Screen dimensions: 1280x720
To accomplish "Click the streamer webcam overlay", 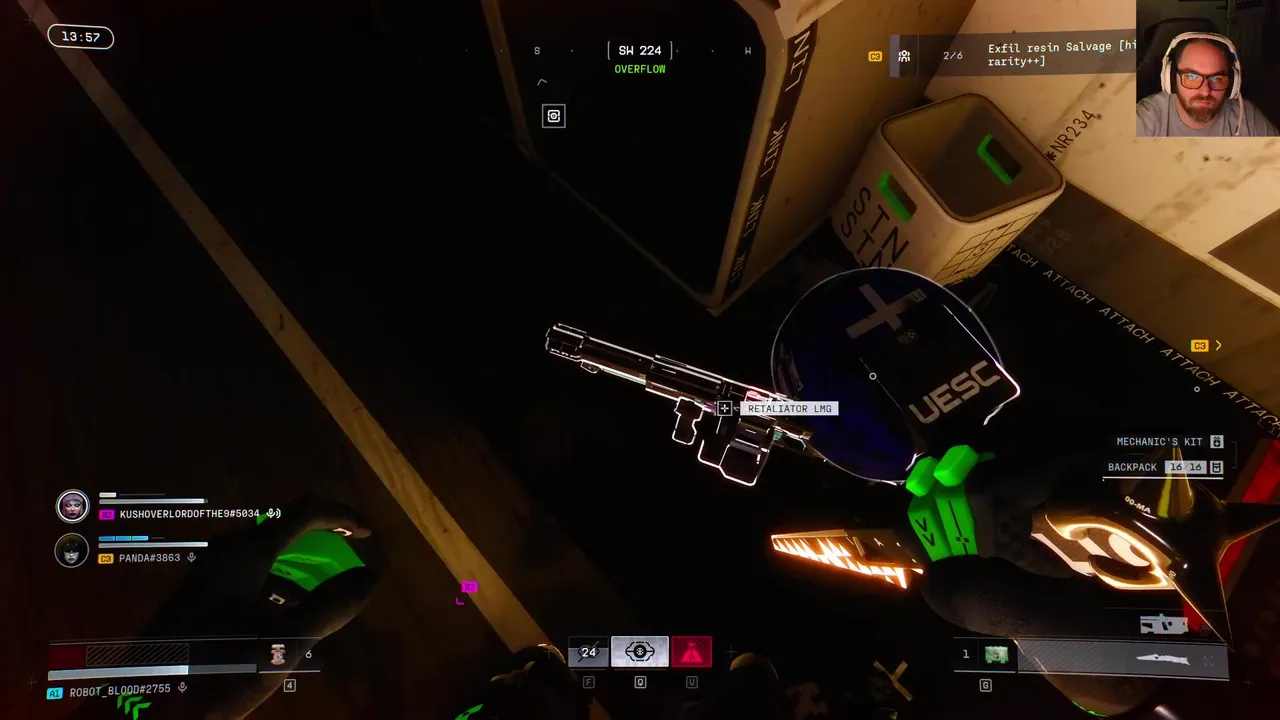I will pyautogui.click(x=1207, y=68).
